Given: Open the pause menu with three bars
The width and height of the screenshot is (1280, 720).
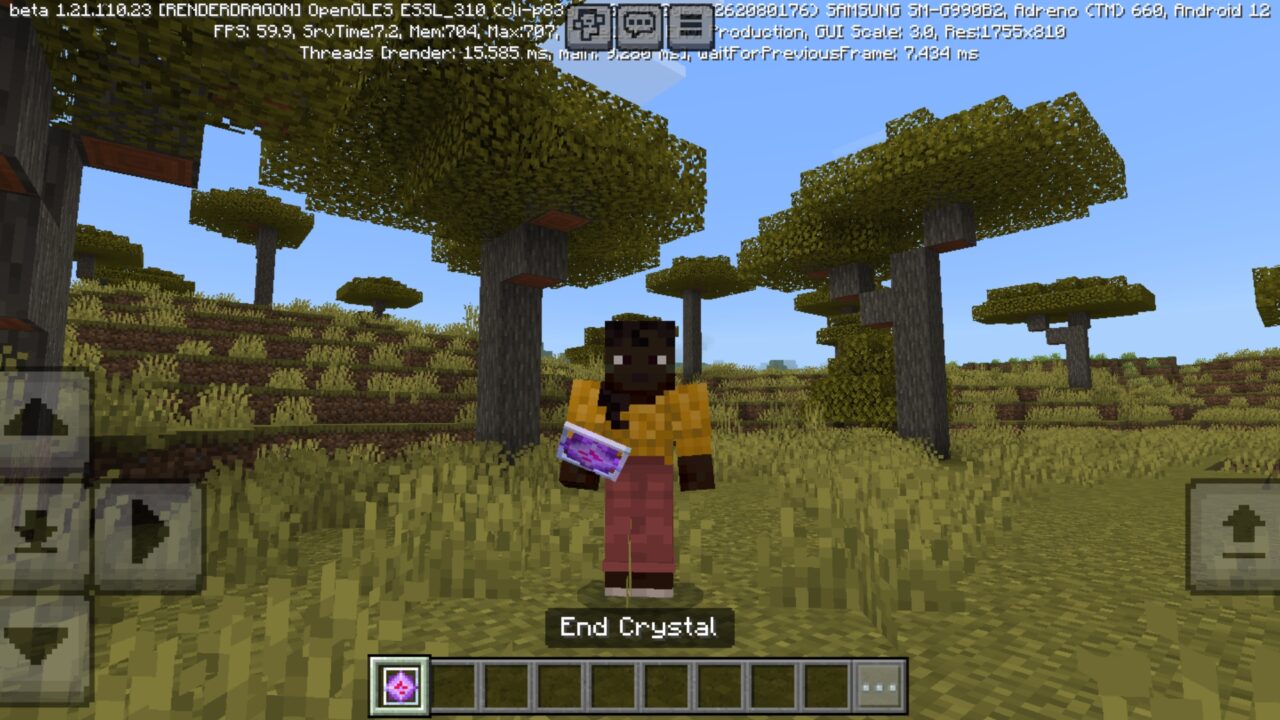Looking at the screenshot, I should pyautogui.click(x=689, y=26).
